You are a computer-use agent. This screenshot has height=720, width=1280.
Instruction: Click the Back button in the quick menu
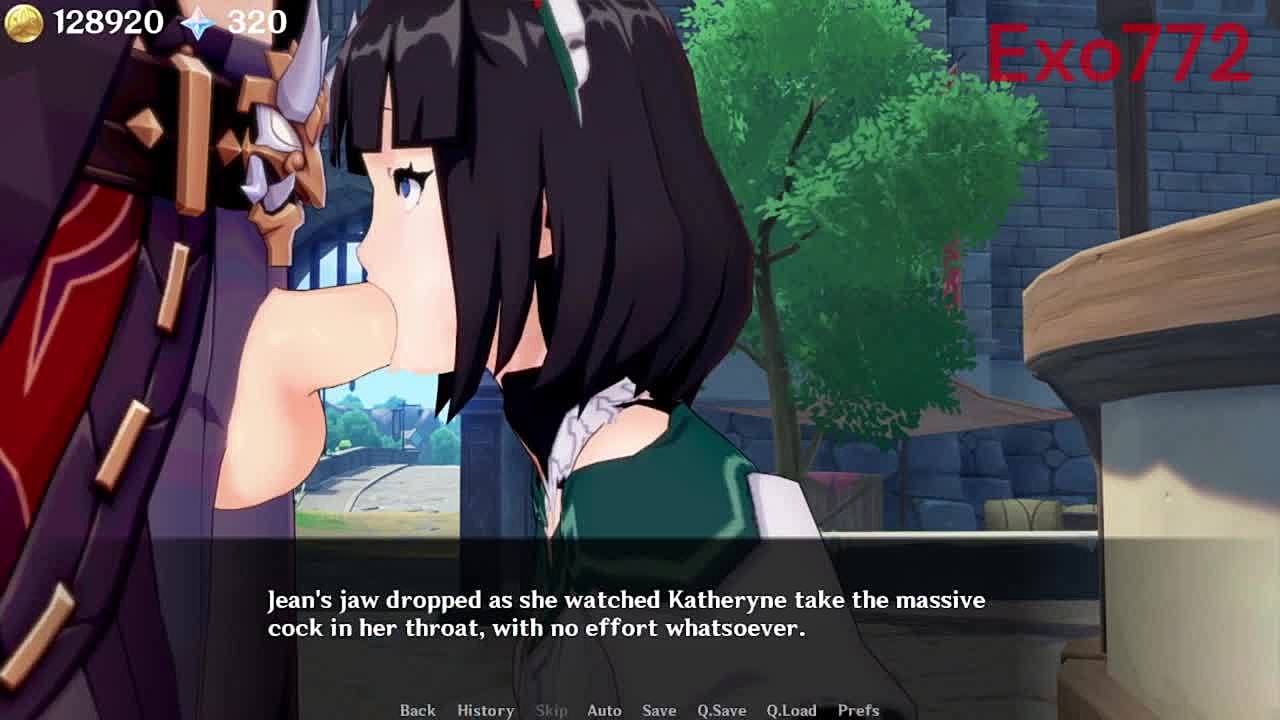point(417,710)
